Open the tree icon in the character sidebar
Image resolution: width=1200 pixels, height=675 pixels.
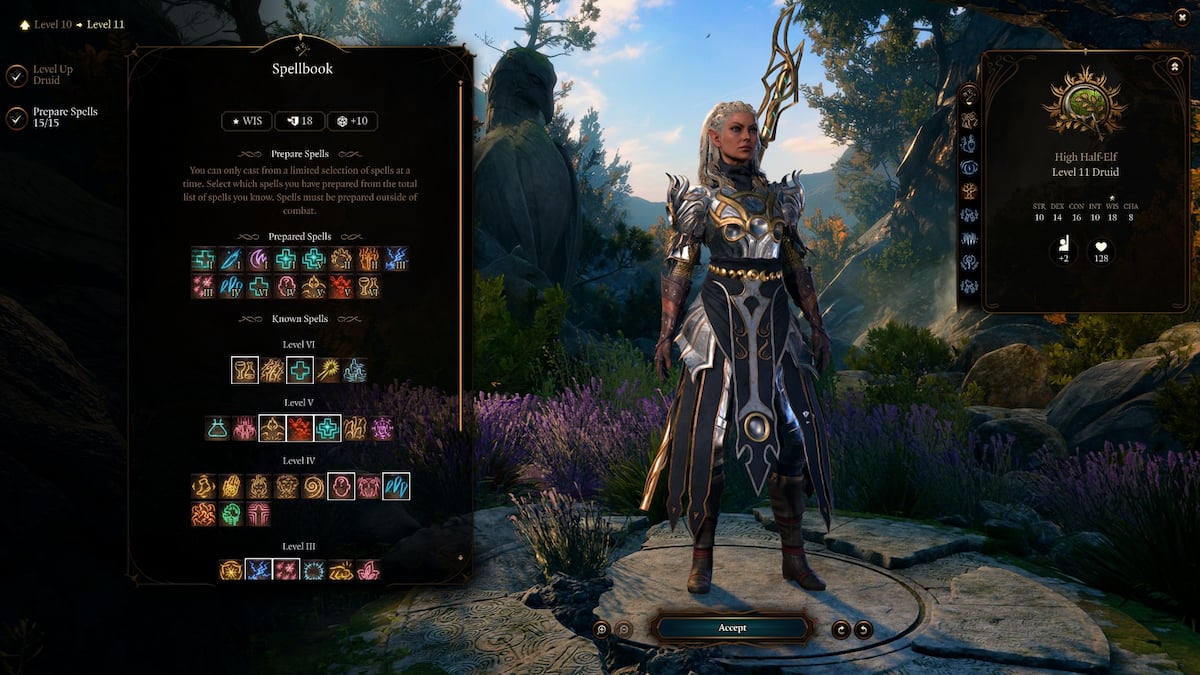point(969,191)
